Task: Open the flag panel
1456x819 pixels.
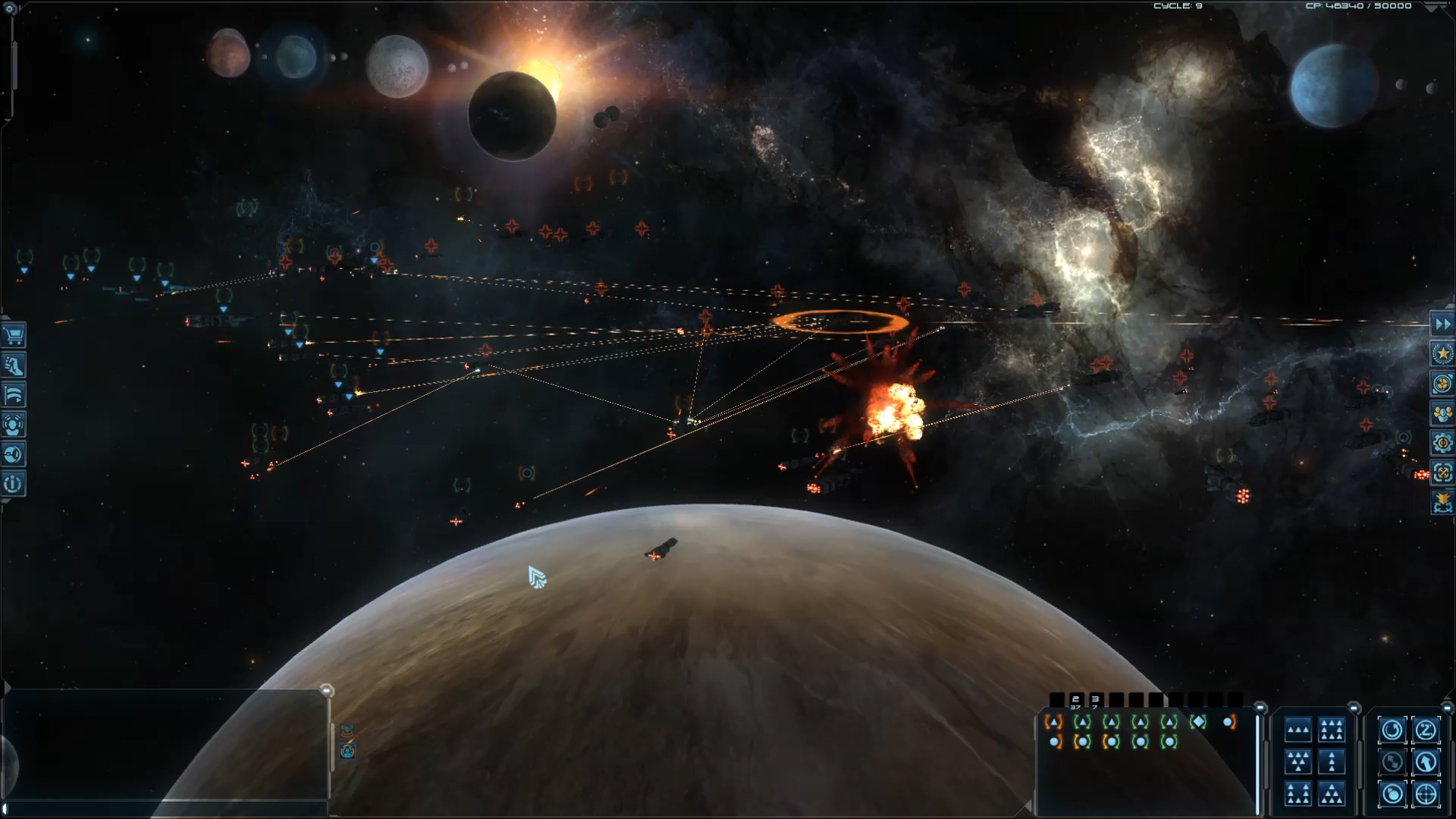Action: tap(14, 395)
